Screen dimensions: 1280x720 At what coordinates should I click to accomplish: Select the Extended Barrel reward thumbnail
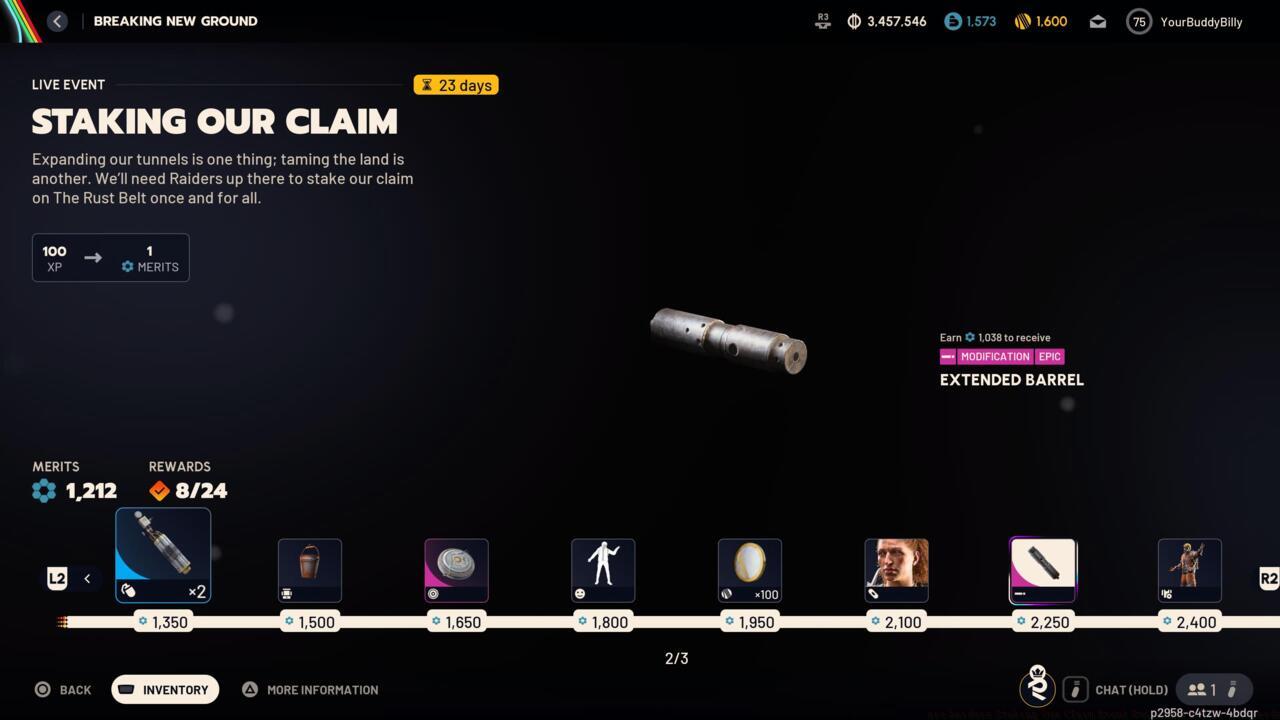tap(1043, 570)
